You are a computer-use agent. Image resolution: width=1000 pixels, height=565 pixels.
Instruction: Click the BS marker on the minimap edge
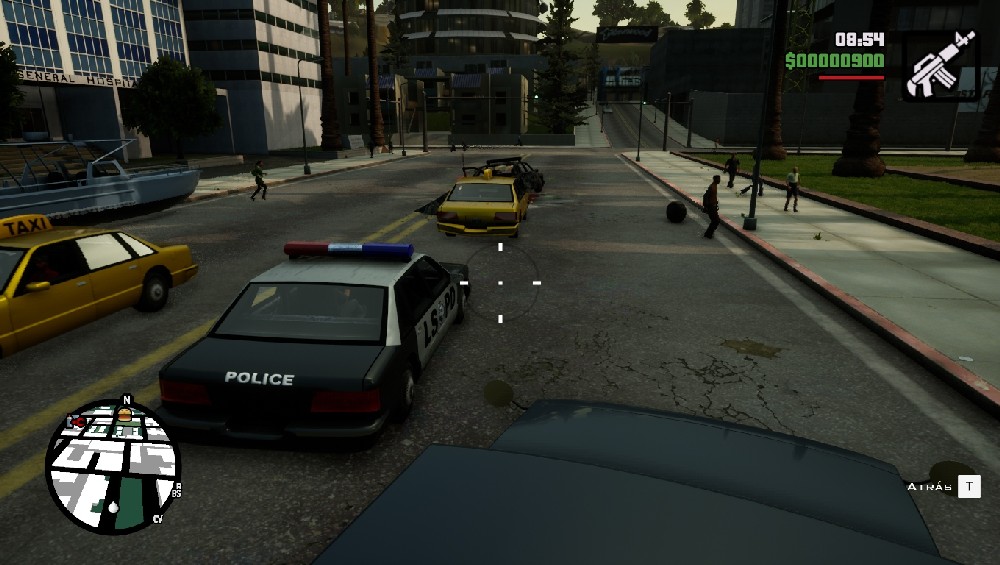[x=175, y=492]
